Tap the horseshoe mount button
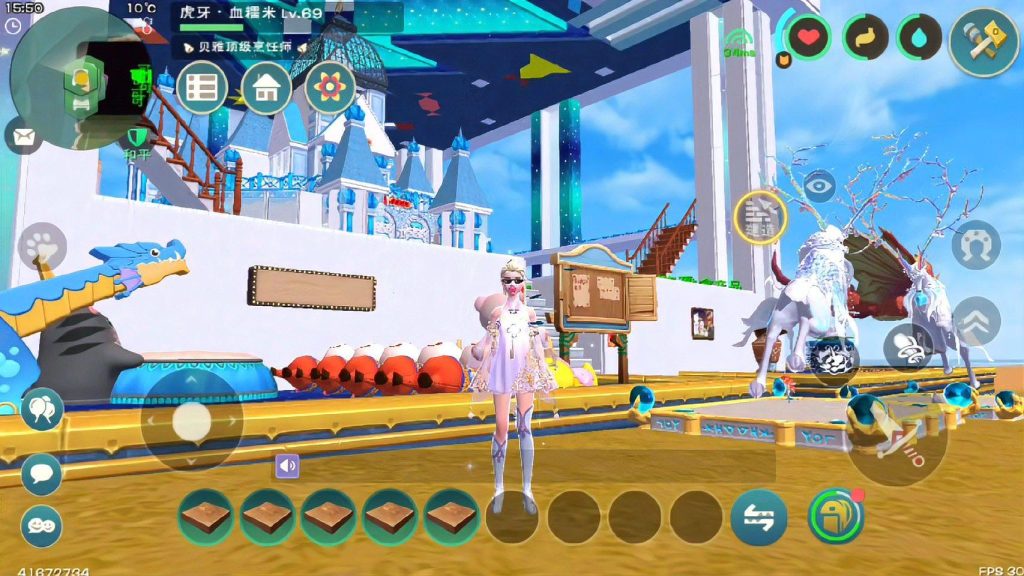The width and height of the screenshot is (1024, 576). (x=975, y=246)
